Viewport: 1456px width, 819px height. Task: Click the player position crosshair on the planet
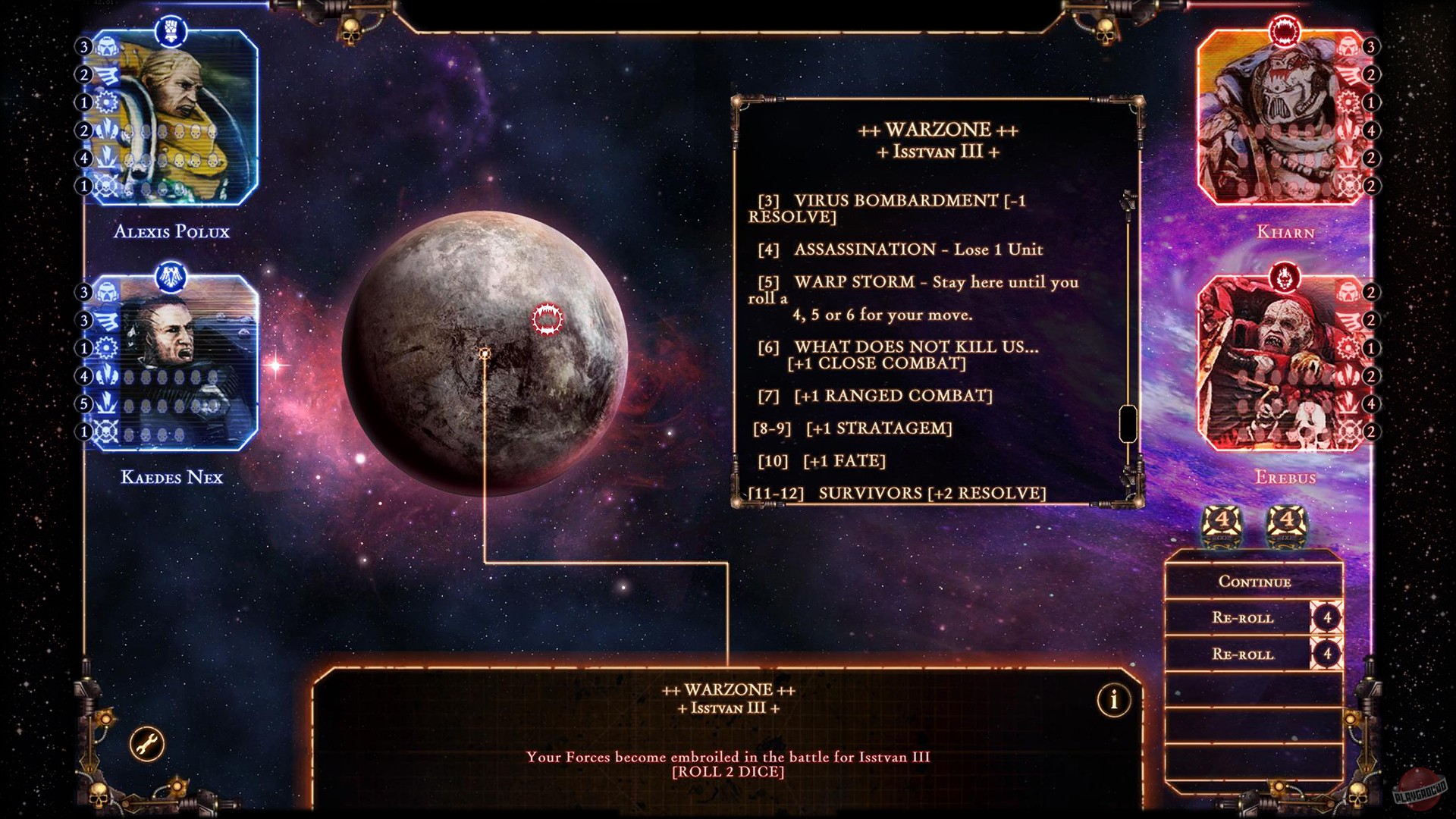coord(484,353)
